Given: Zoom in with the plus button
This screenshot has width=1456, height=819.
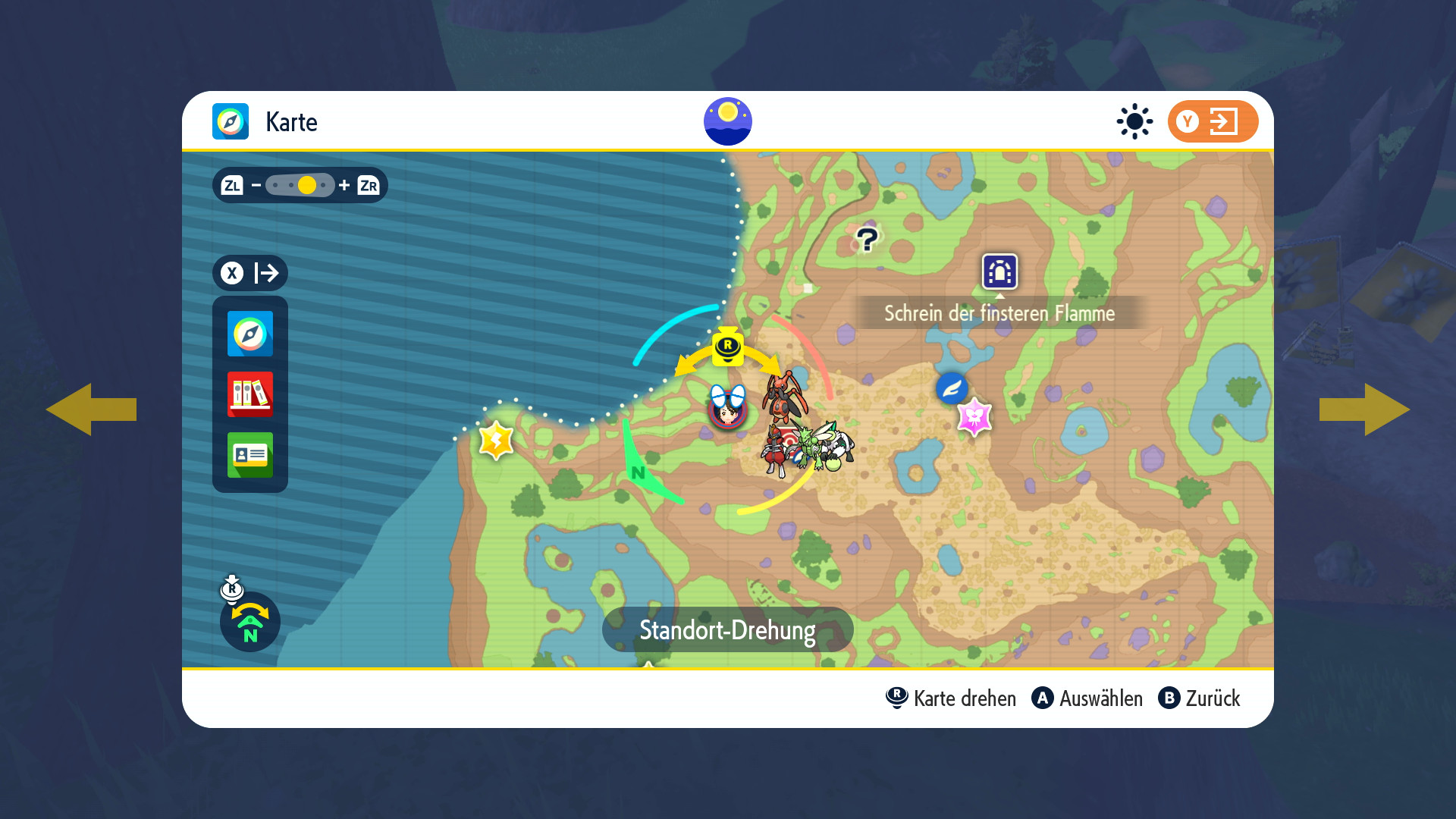Looking at the screenshot, I should coord(344,185).
